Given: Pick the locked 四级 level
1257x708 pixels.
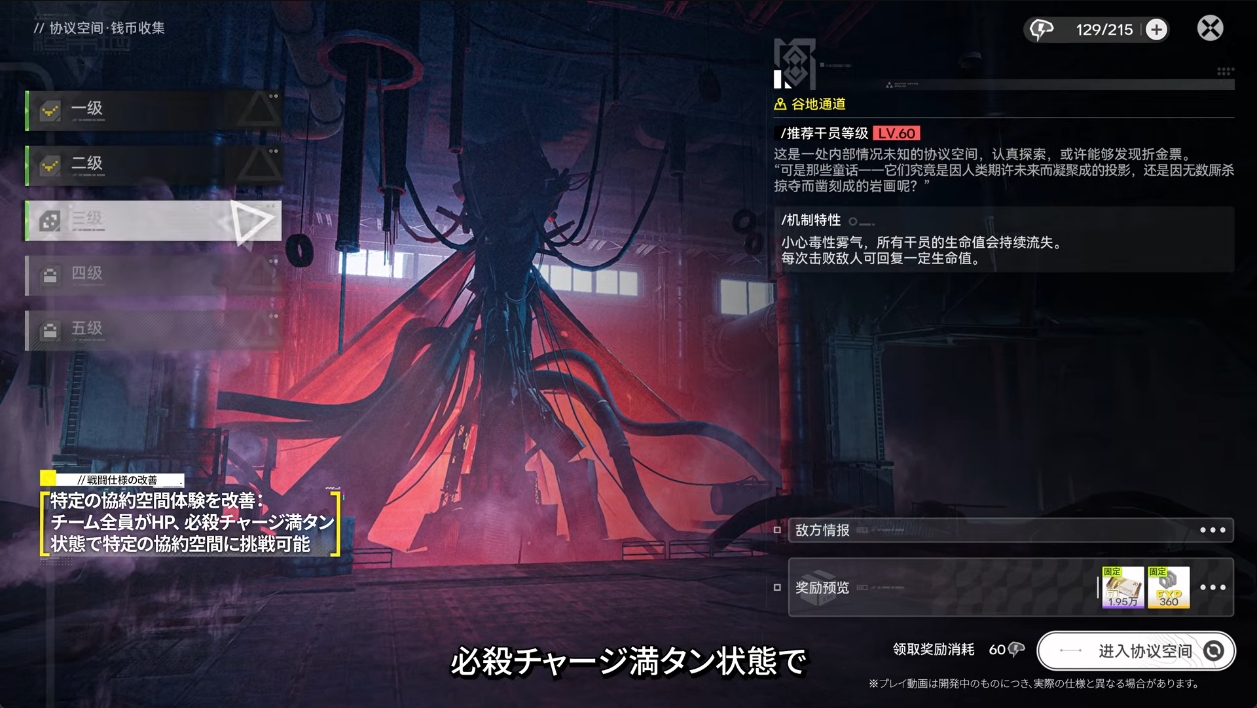Looking at the screenshot, I should pyautogui.click(x=152, y=274).
